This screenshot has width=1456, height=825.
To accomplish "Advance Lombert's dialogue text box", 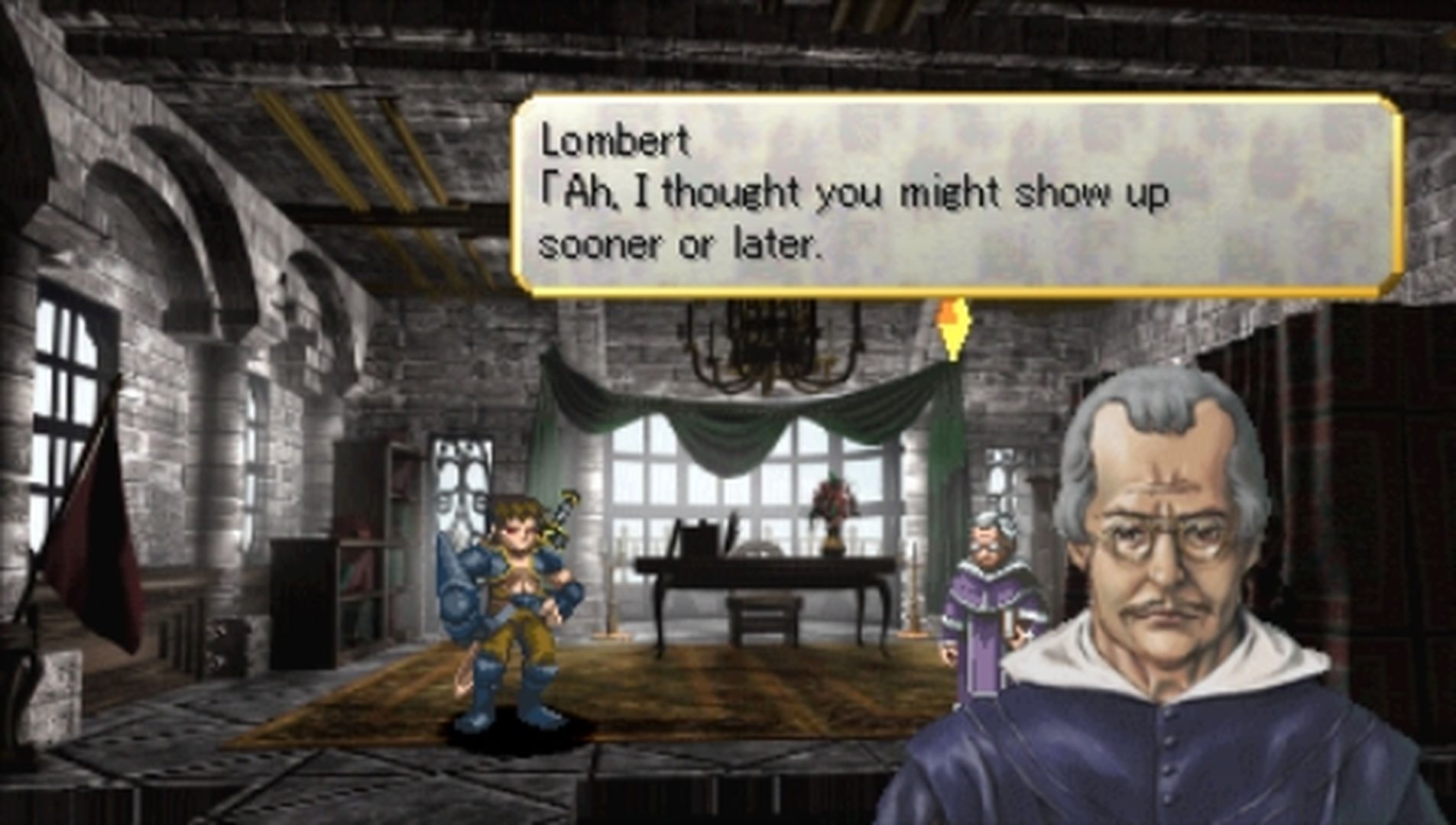I will tap(956, 197).
